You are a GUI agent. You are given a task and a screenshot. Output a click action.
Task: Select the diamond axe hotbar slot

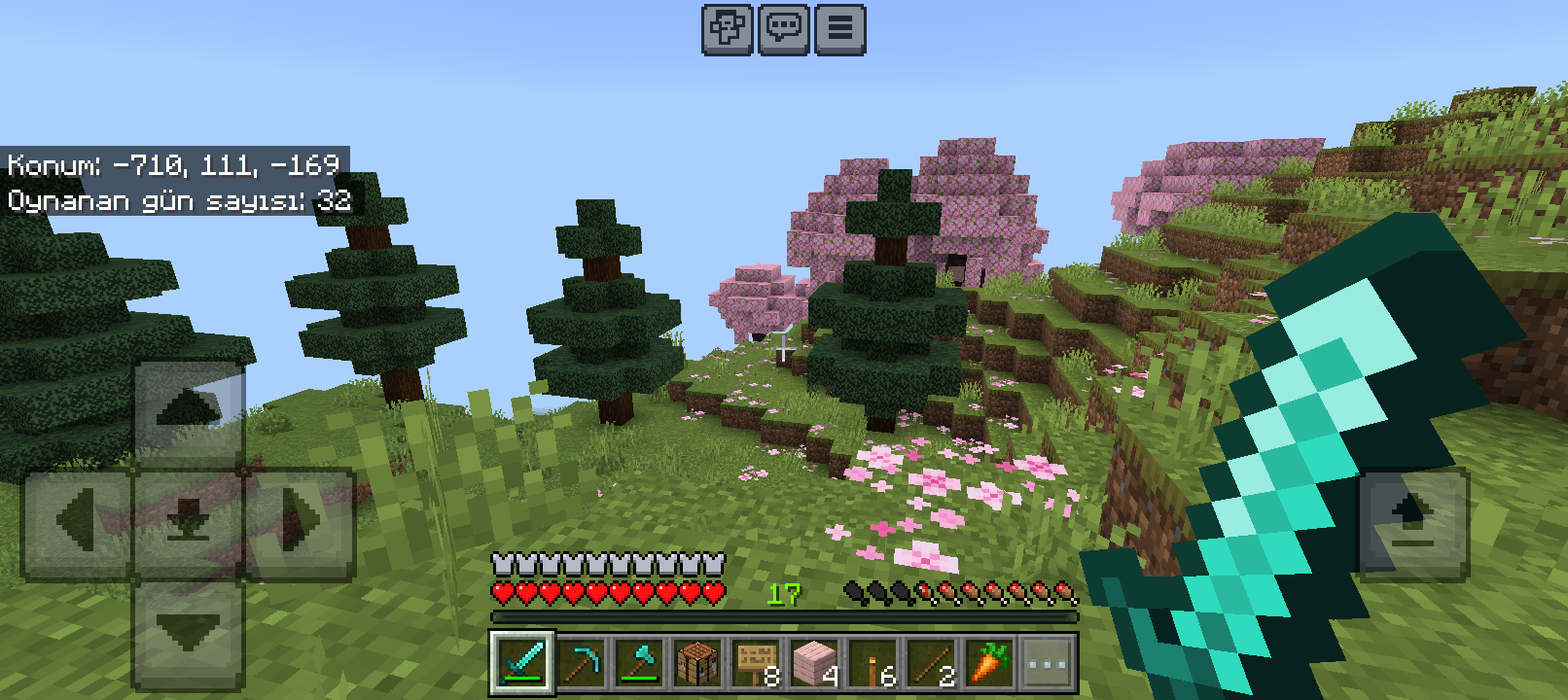[639, 663]
